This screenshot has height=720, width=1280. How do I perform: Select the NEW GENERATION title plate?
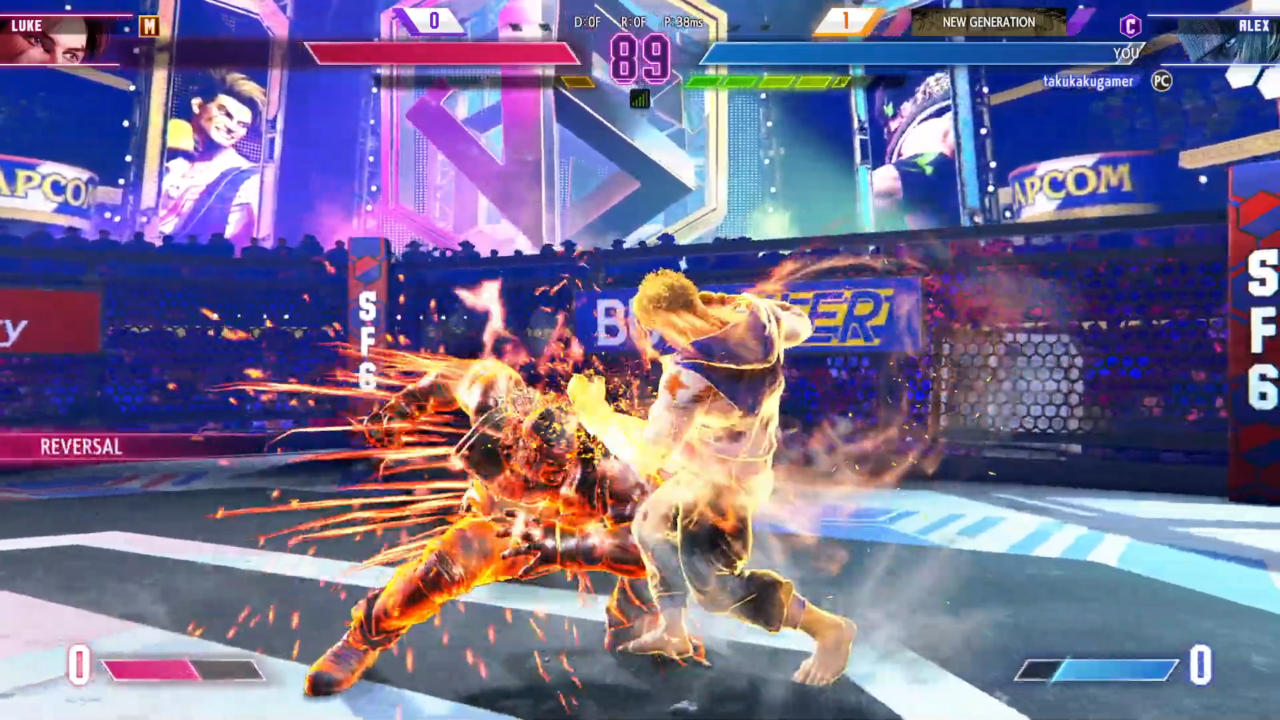[988, 22]
